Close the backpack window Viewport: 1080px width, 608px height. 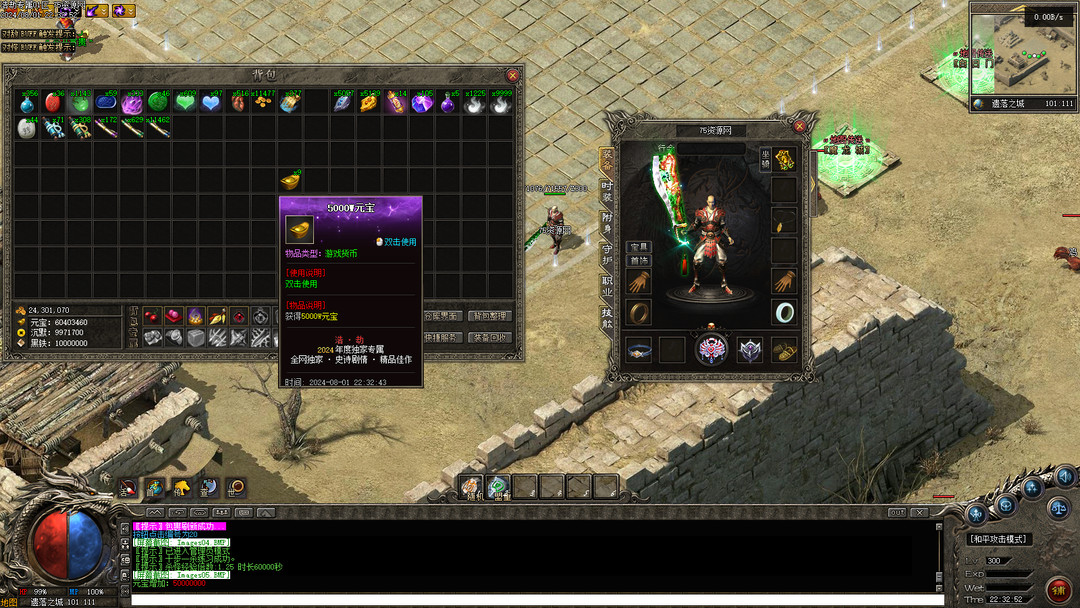pos(513,75)
